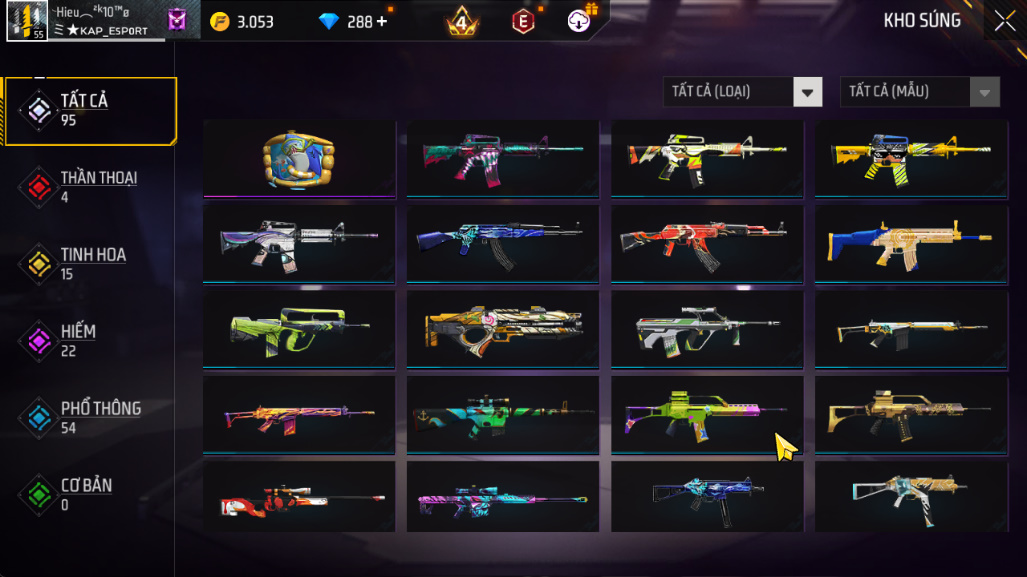Pick the red and white sniper rifle skin
The width and height of the screenshot is (1027, 577).
299,497
